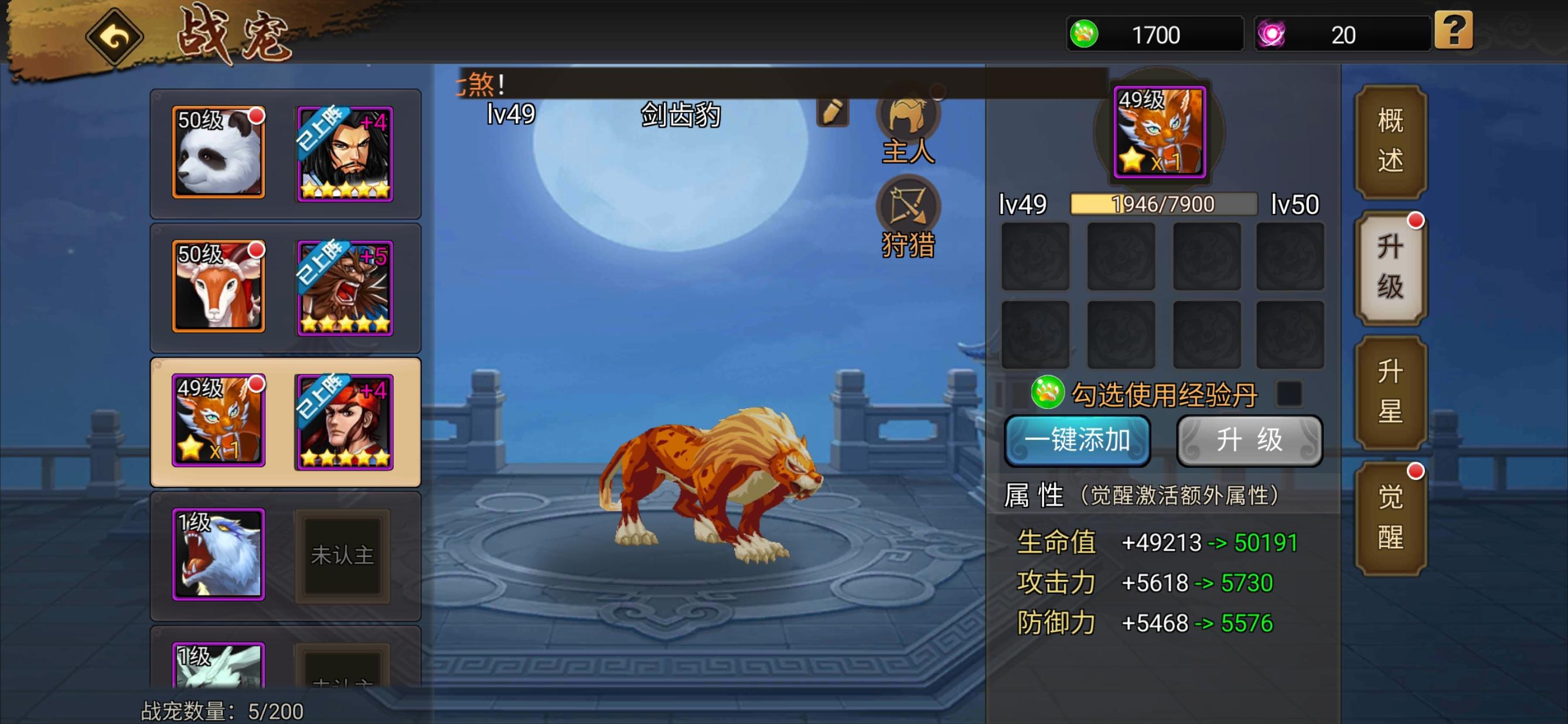The height and width of the screenshot is (724, 1568).
Task: Switch to the 升级 upgrade tab
Action: (1391, 264)
